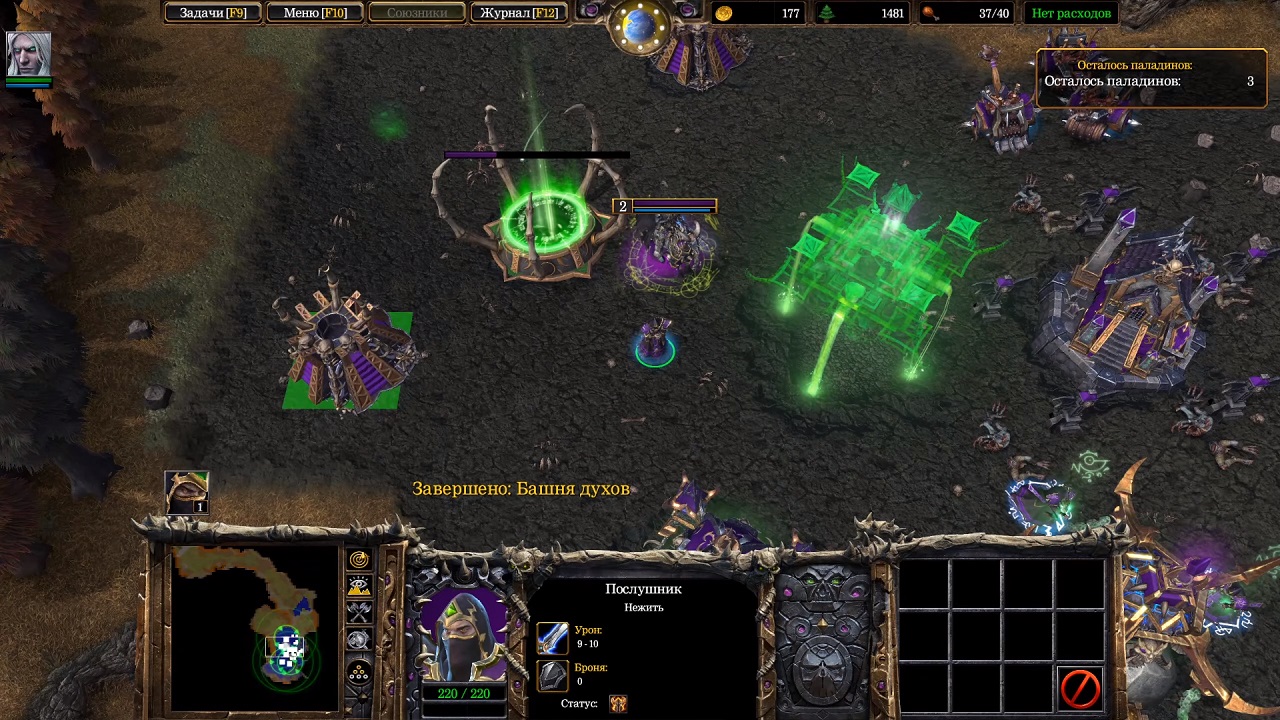Image resolution: width=1280 pixels, height=720 pixels.
Task: Open the formation movement toggle button
Action: 359,671
